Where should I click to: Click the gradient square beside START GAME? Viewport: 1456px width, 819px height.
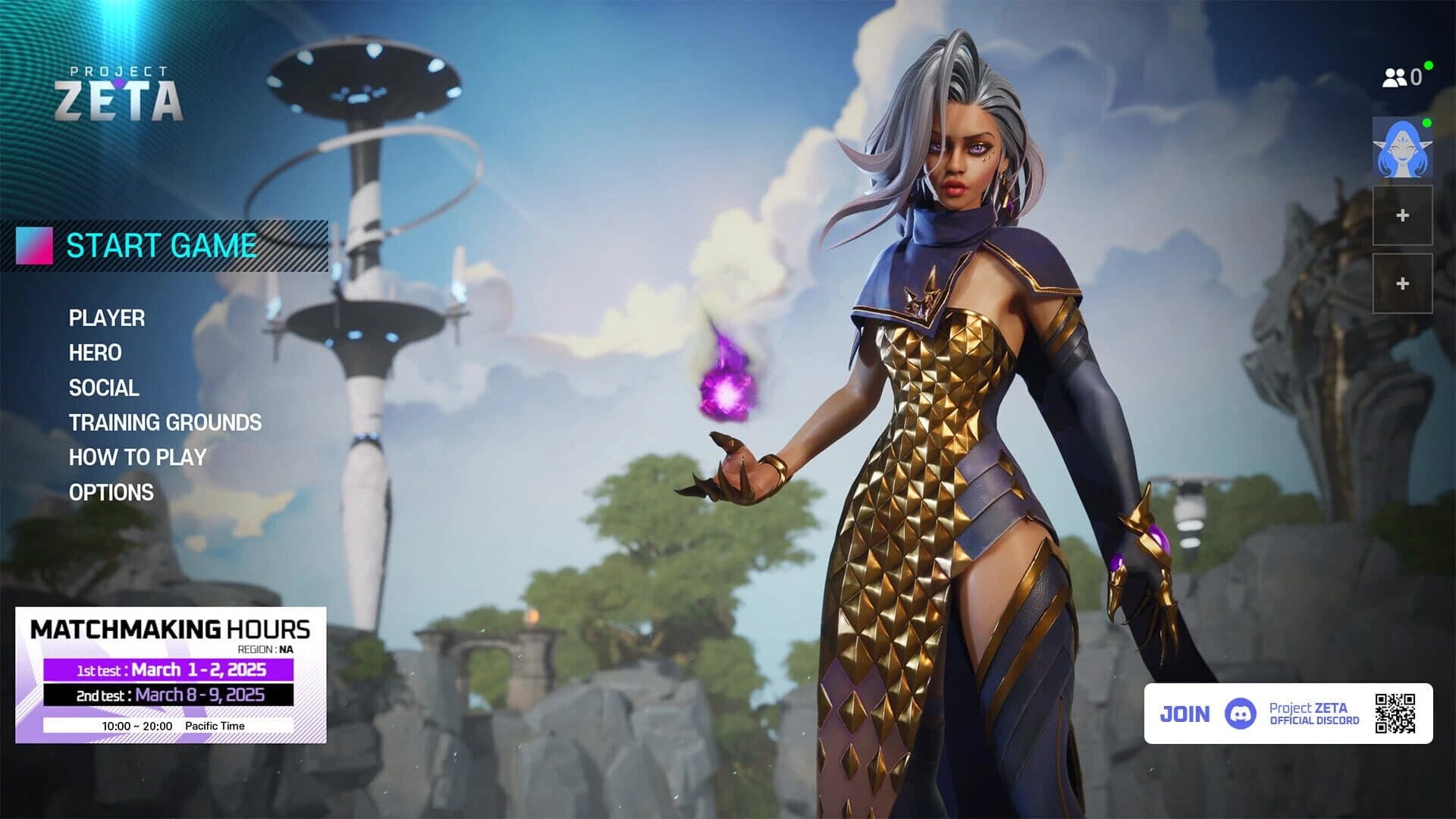pyautogui.click(x=35, y=244)
